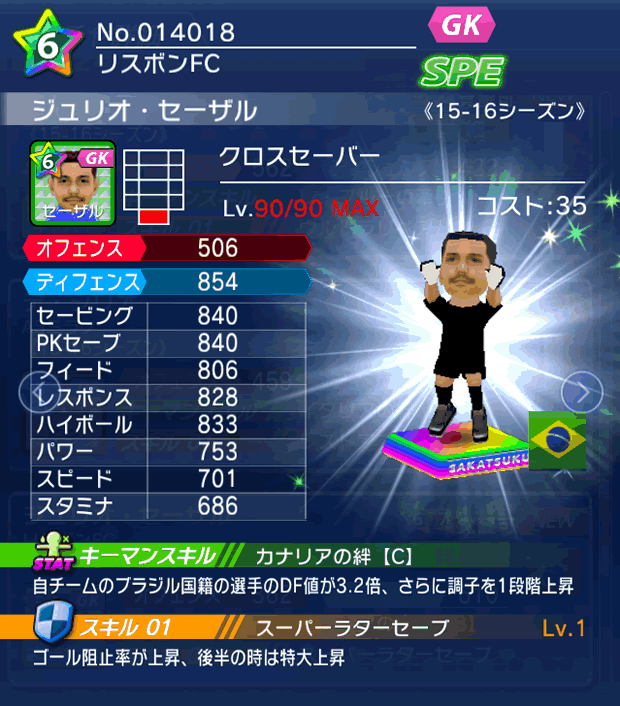Tap the Brazil flag icon
Screen dimensions: 620x706
(557, 439)
